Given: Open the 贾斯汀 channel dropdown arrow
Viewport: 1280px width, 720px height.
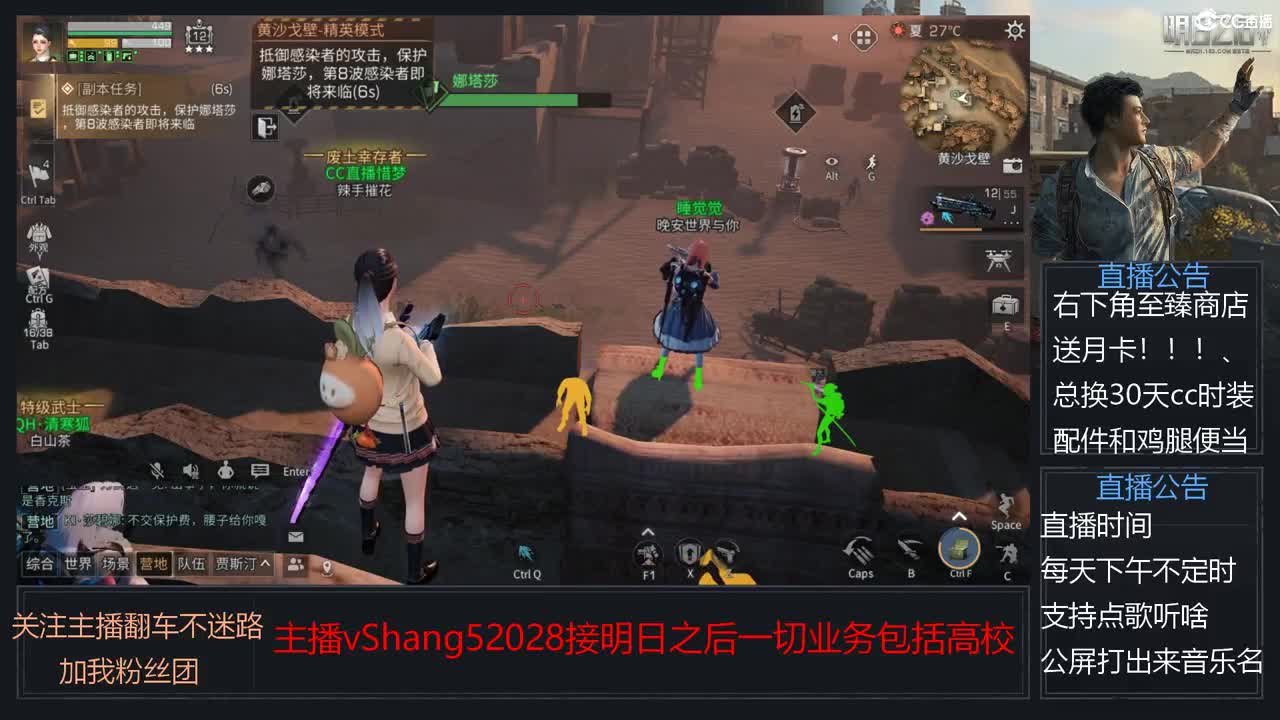Looking at the screenshot, I should (264, 563).
